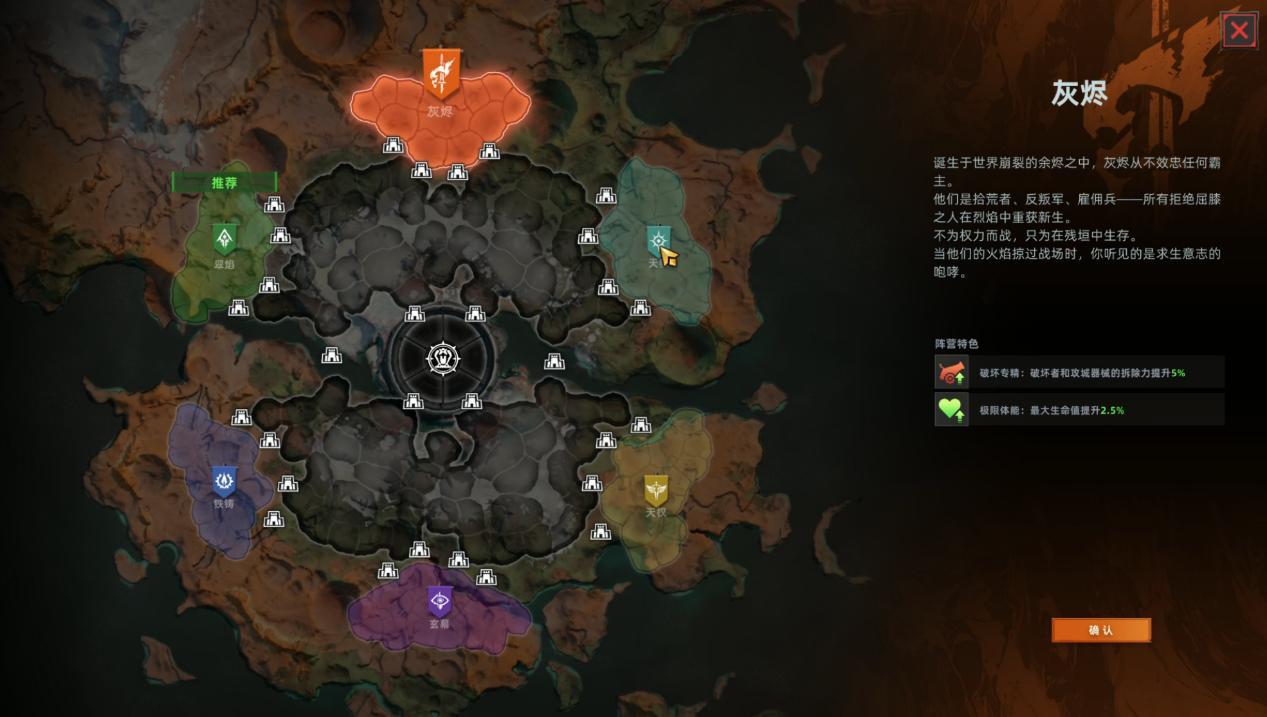Click the central emblem on the map
Viewport: 1267px width, 717px height.
click(x=442, y=358)
